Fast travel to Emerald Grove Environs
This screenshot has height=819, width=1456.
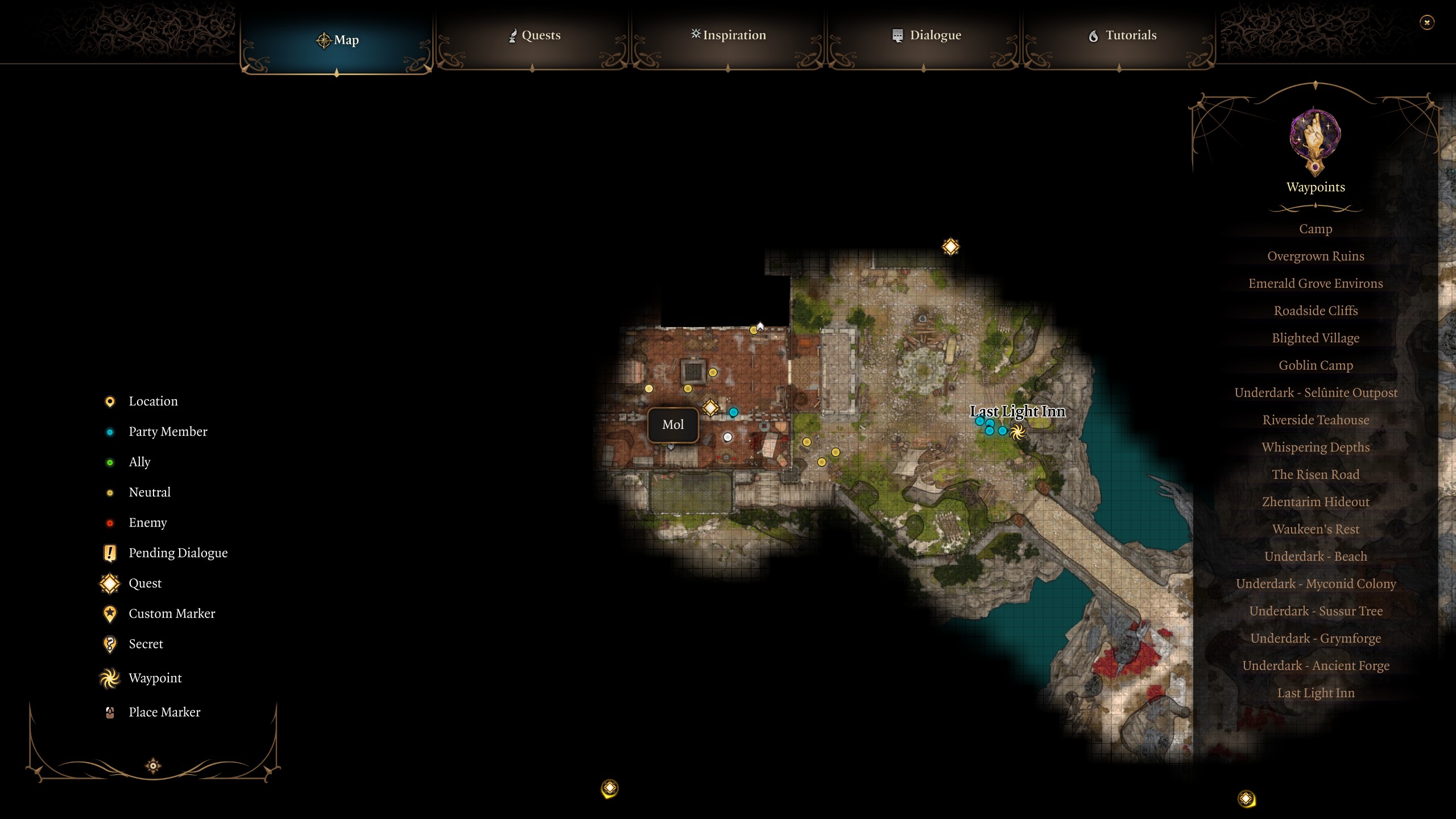click(x=1316, y=283)
